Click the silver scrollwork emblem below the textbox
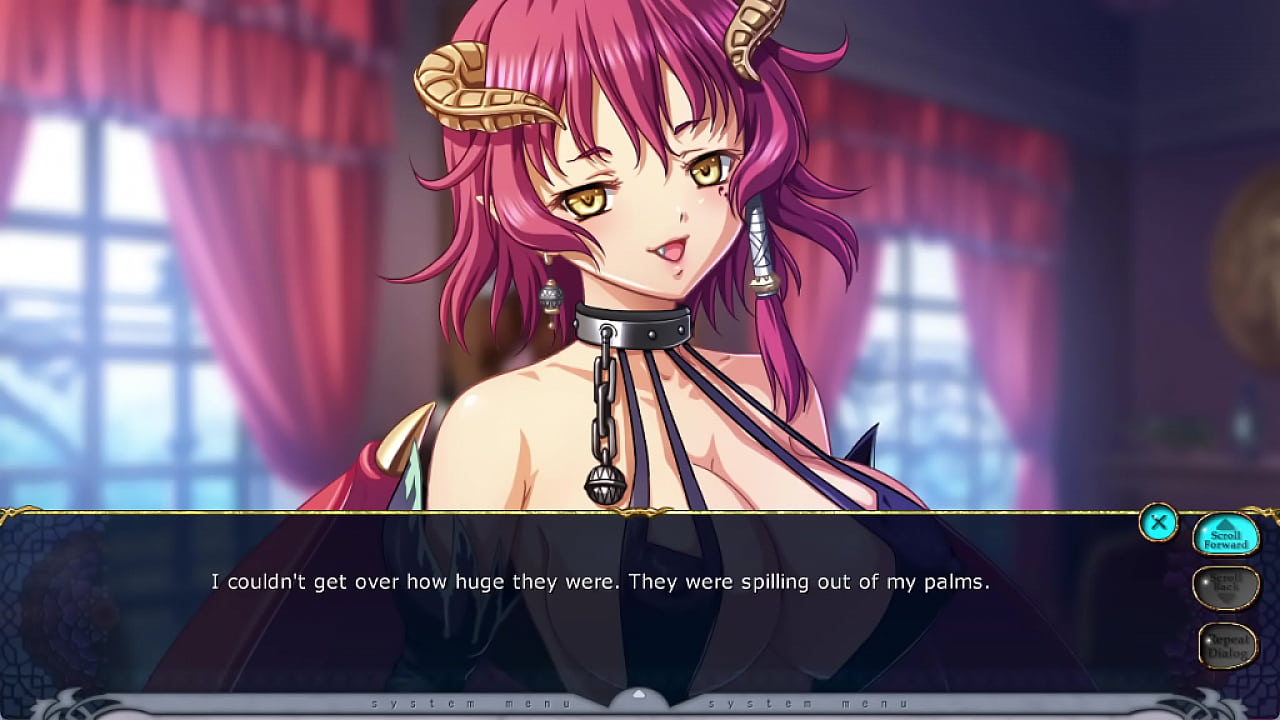This screenshot has width=1280, height=720. point(60,704)
